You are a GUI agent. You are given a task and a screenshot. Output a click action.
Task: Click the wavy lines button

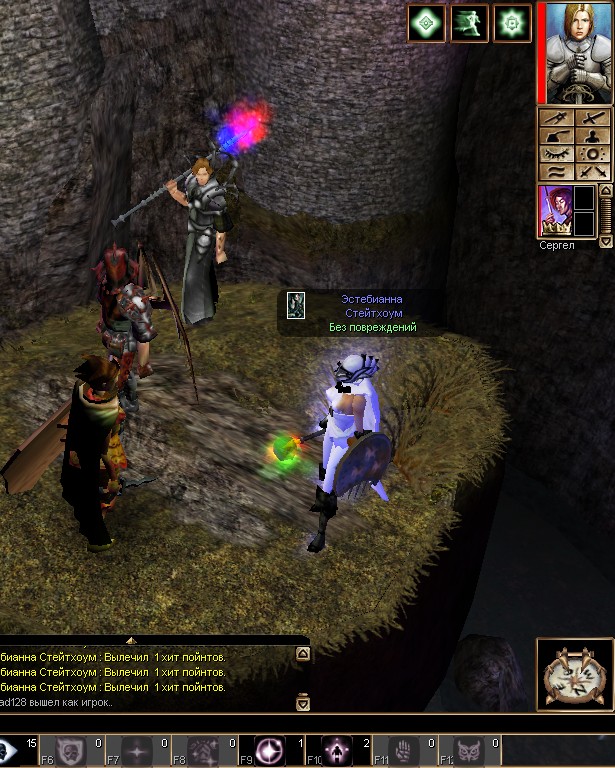(x=556, y=172)
